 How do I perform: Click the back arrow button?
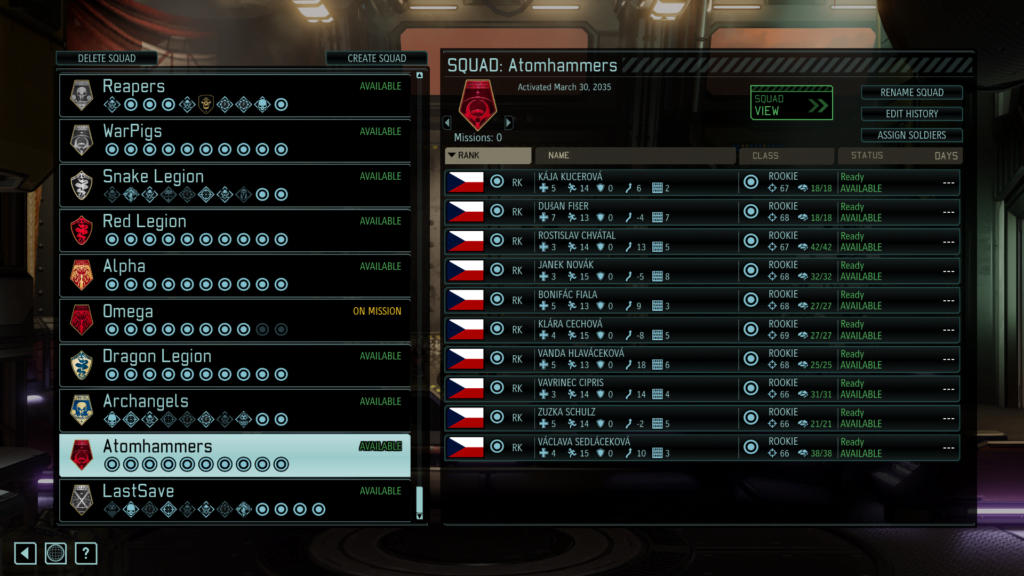[x=26, y=553]
